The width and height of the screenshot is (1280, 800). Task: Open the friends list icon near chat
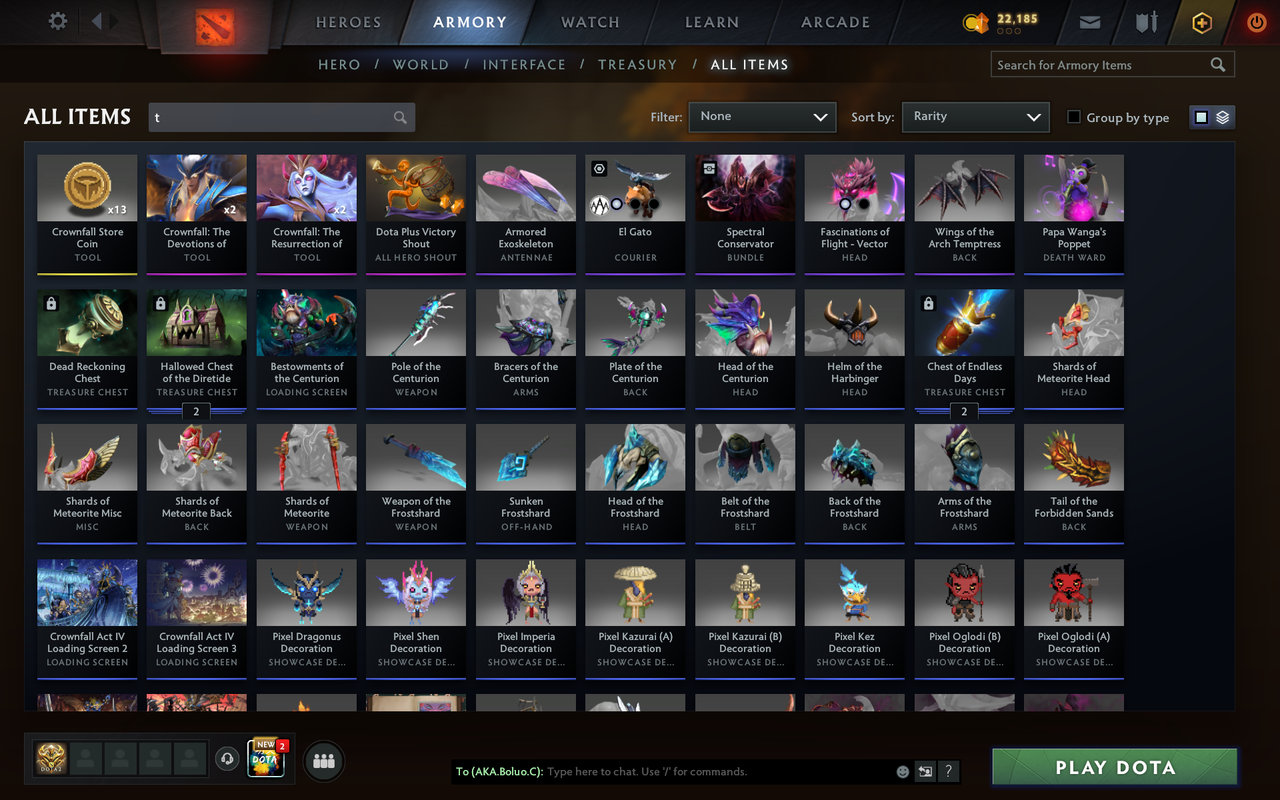click(323, 759)
